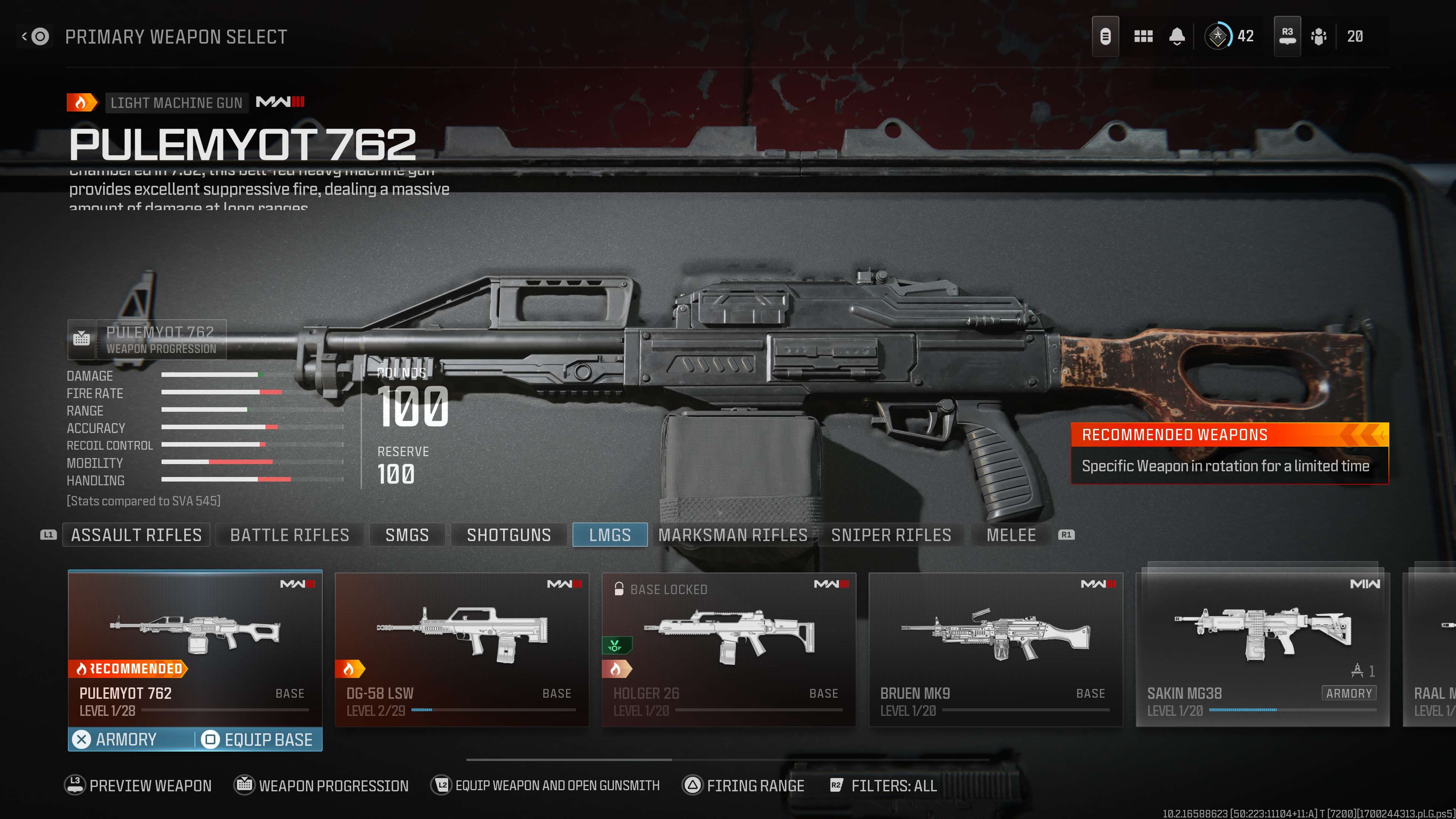
Task: Switch to Marksman Rifles
Action: [733, 535]
